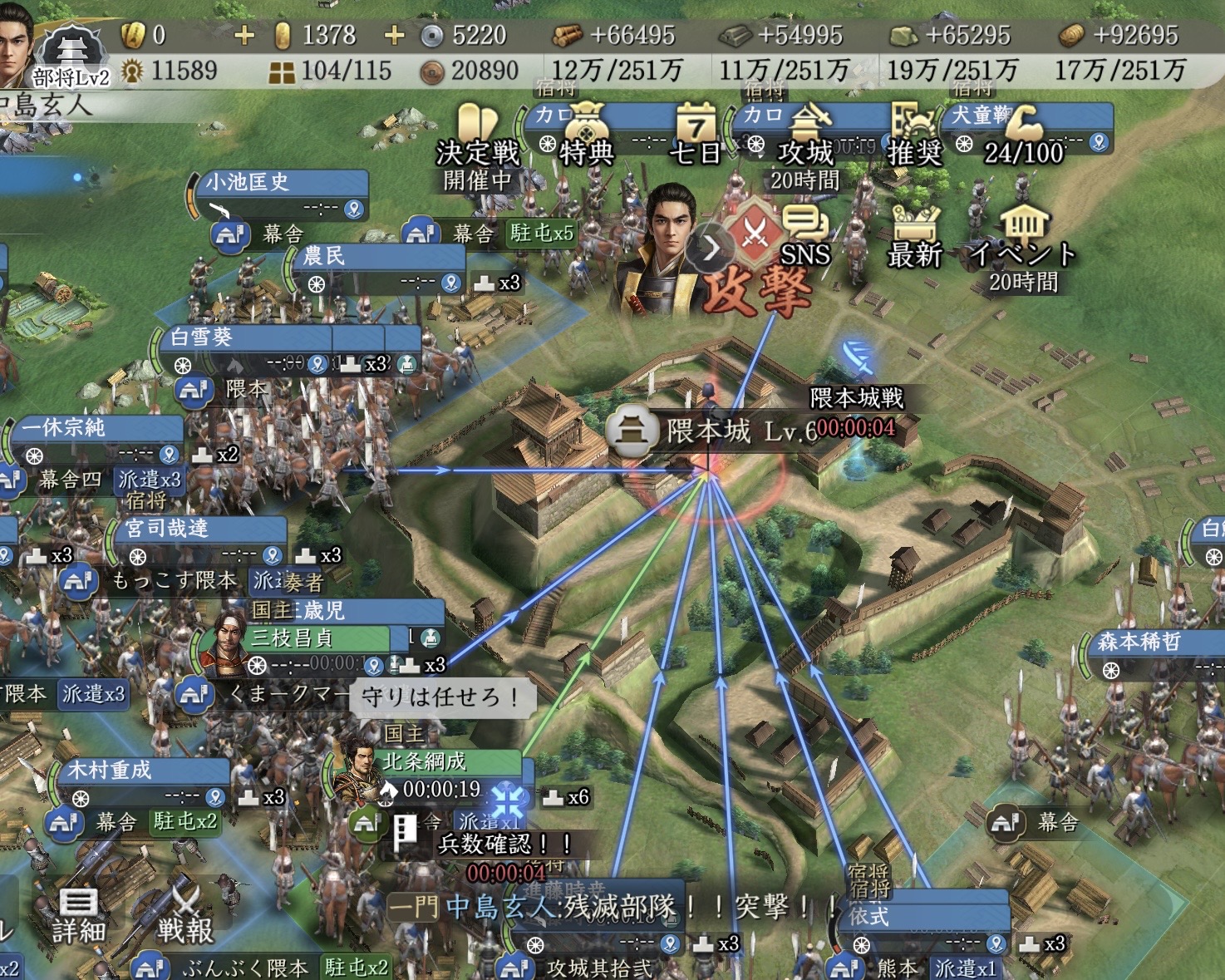Open the 詳細 details button

tap(79, 915)
